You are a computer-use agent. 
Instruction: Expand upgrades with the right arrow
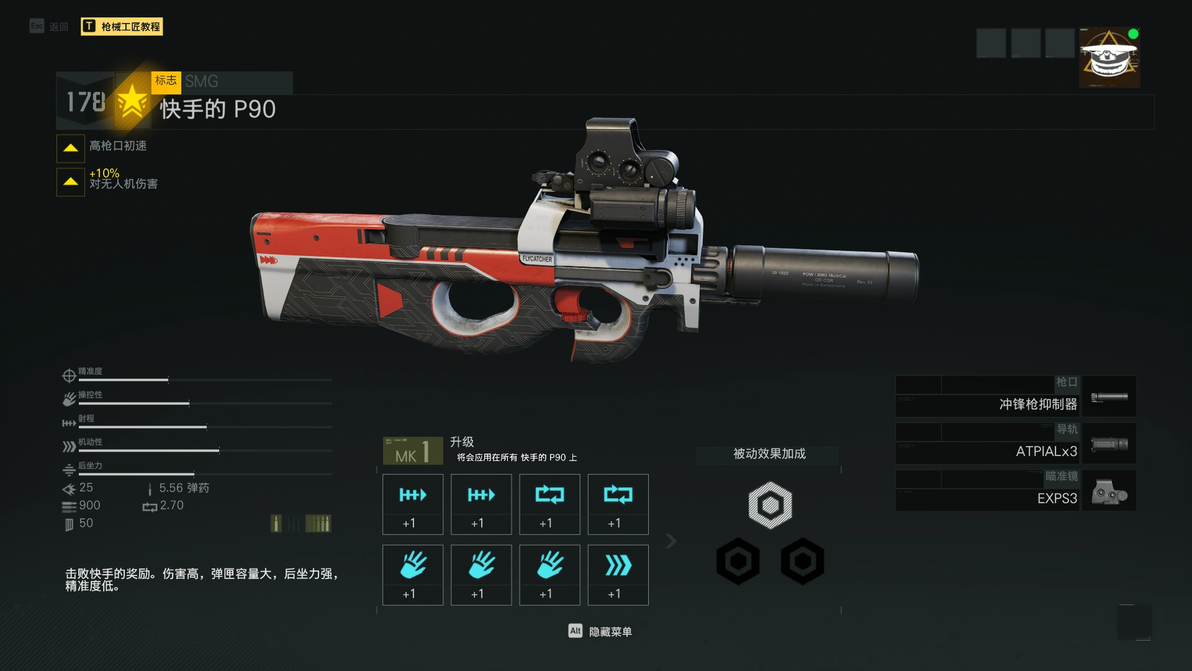pyautogui.click(x=671, y=541)
